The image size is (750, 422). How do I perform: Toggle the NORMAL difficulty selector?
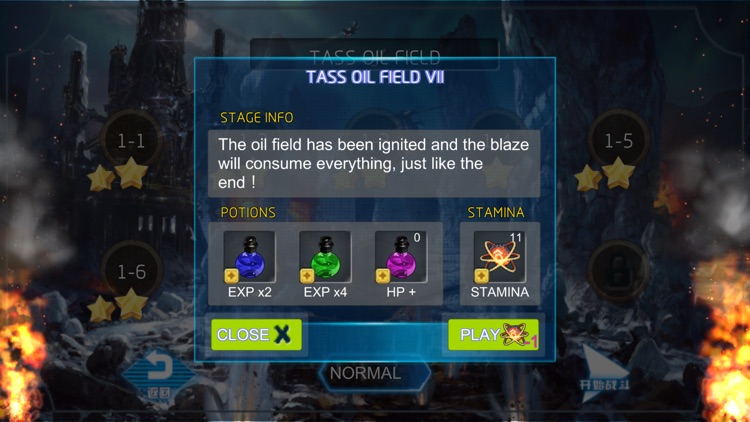(x=366, y=374)
